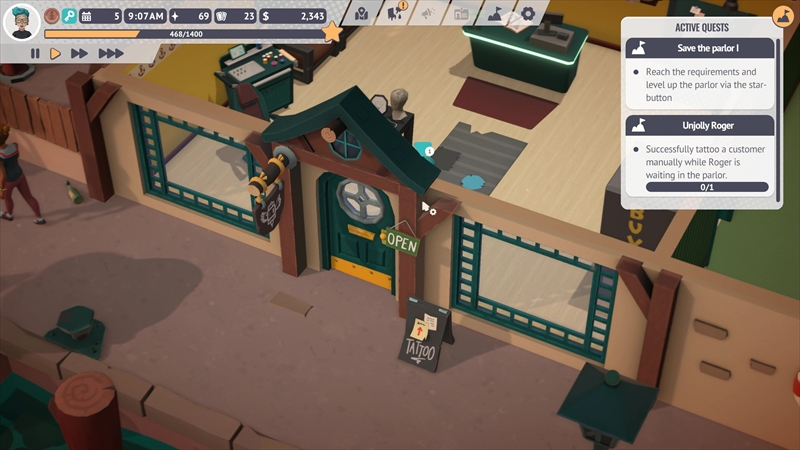The height and width of the screenshot is (450, 800).
Task: Open the ID card menu
Action: pos(461,14)
